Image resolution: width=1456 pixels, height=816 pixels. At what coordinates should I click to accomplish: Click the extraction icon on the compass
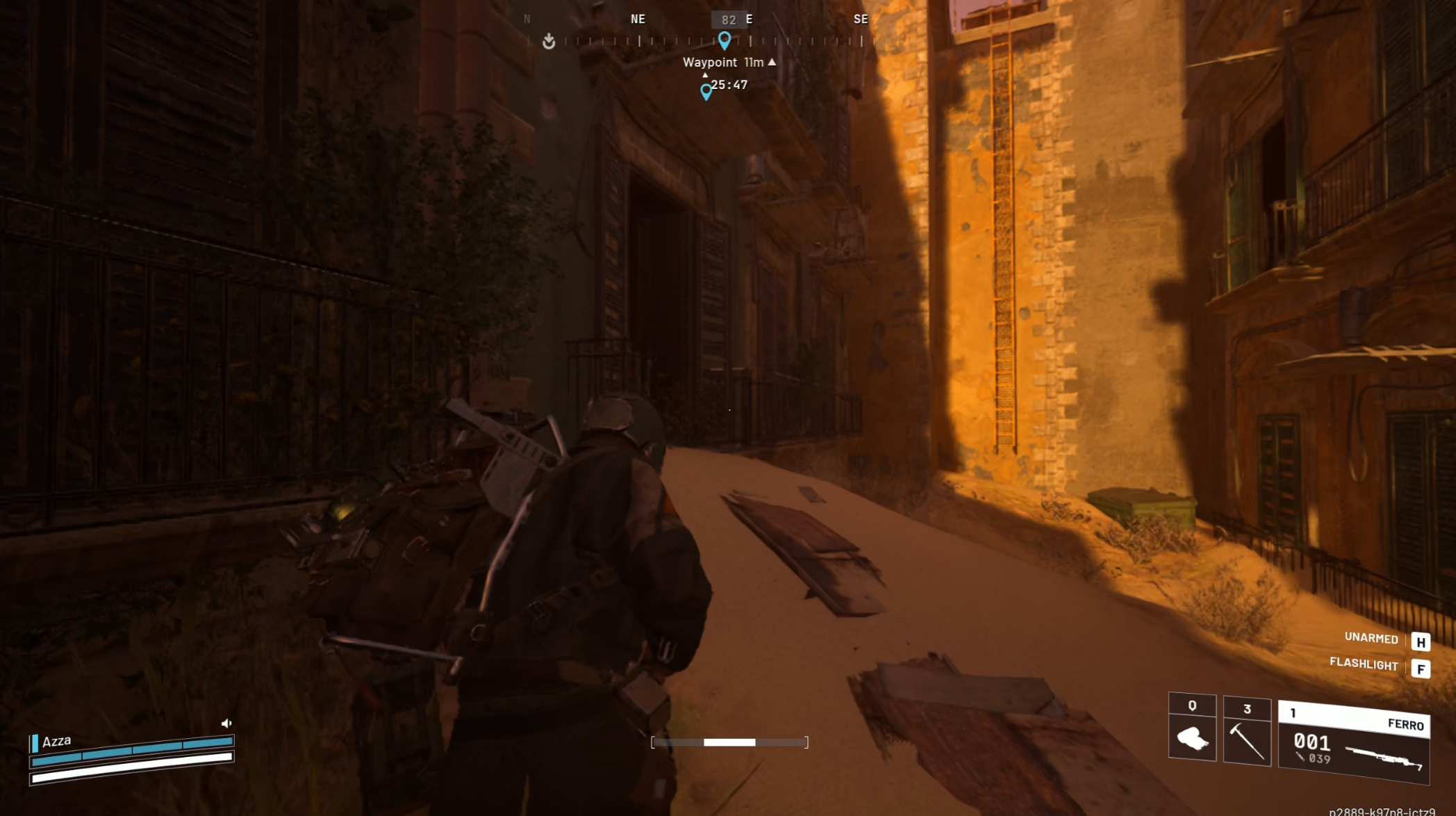tap(549, 42)
